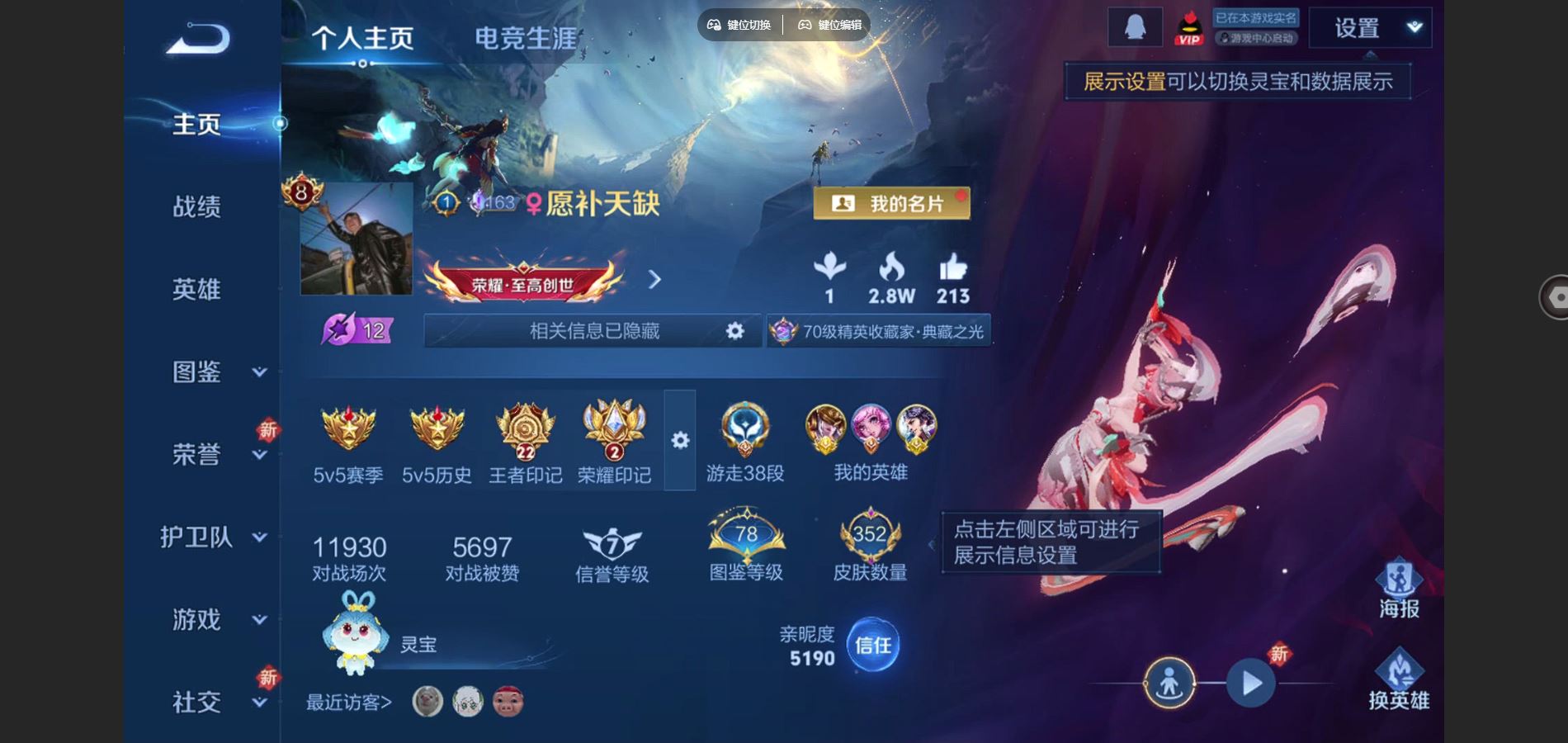Open badge display settings via the gear icon
This screenshot has height=743, width=1568.
[x=678, y=442]
